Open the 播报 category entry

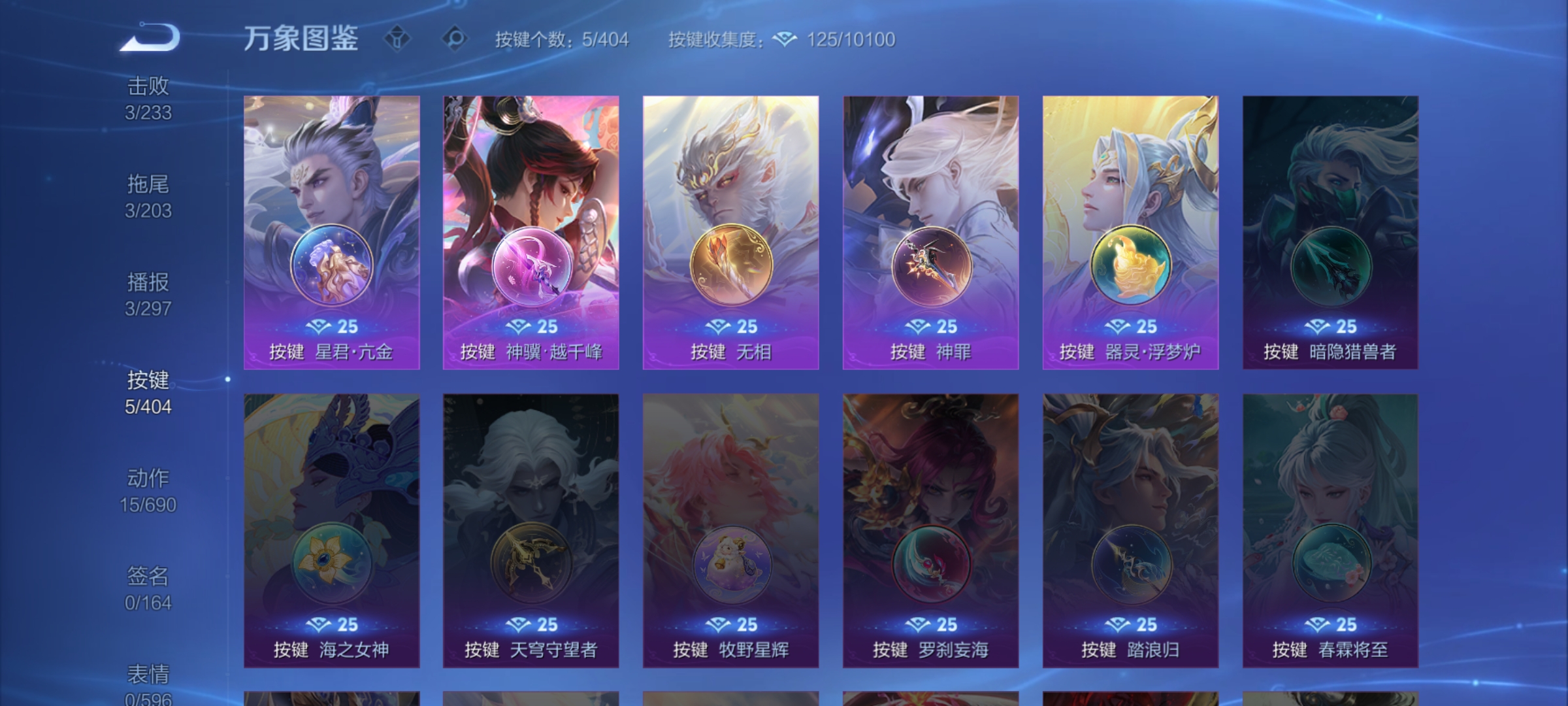point(149,294)
